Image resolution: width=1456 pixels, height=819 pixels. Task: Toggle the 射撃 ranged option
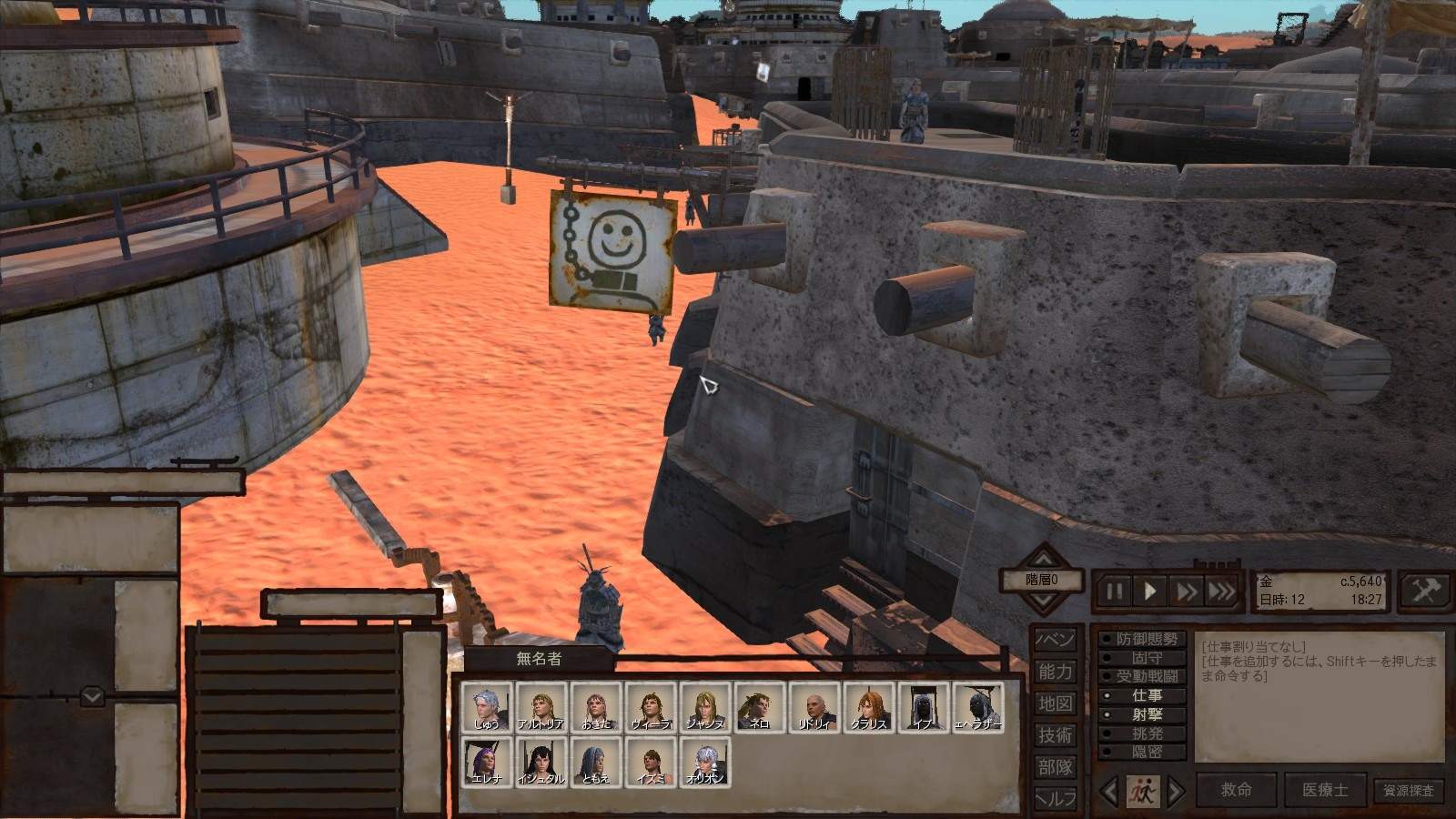coord(1146,715)
